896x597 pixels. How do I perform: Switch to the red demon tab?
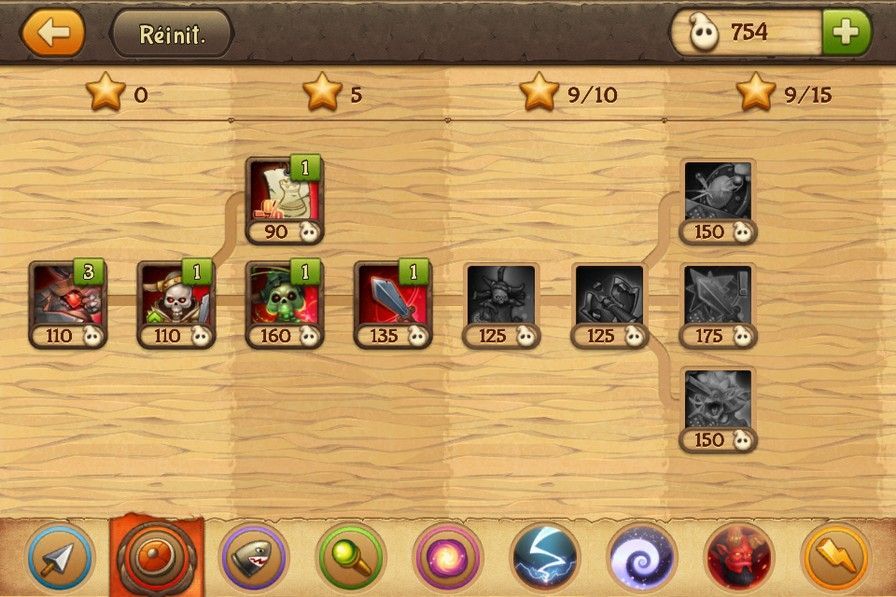[739, 556]
